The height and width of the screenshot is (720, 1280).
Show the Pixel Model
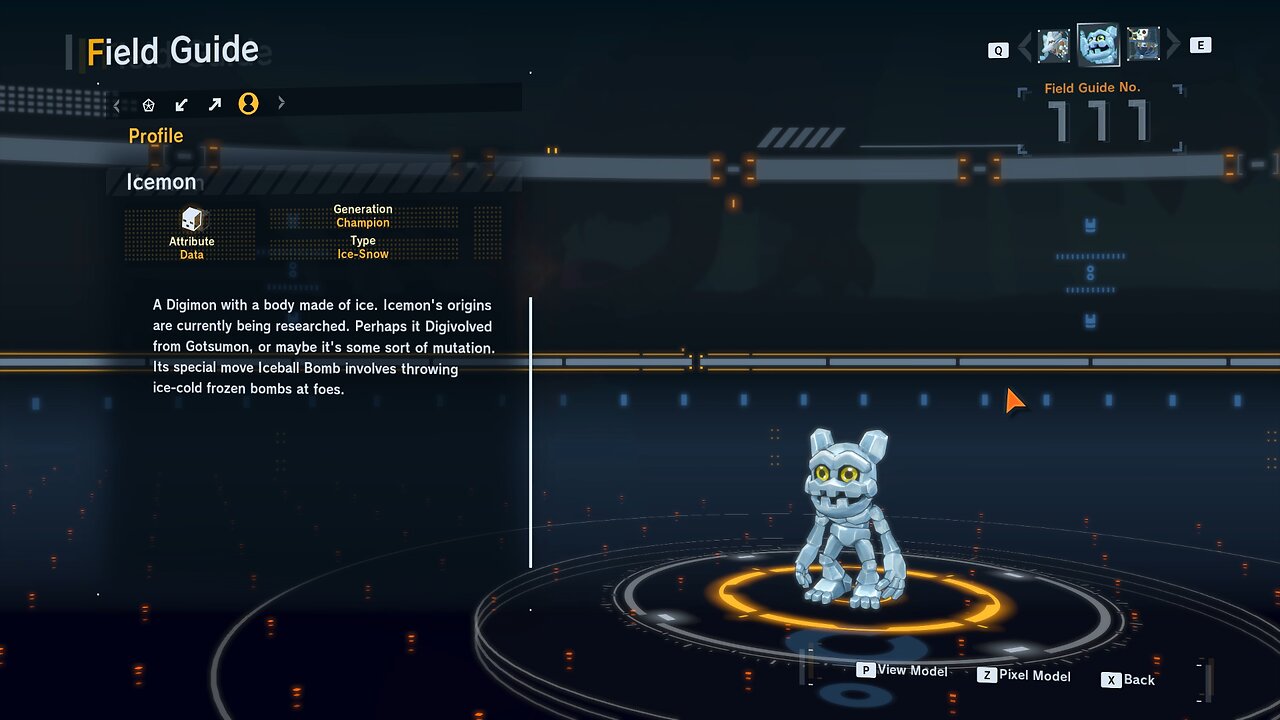tap(1024, 676)
